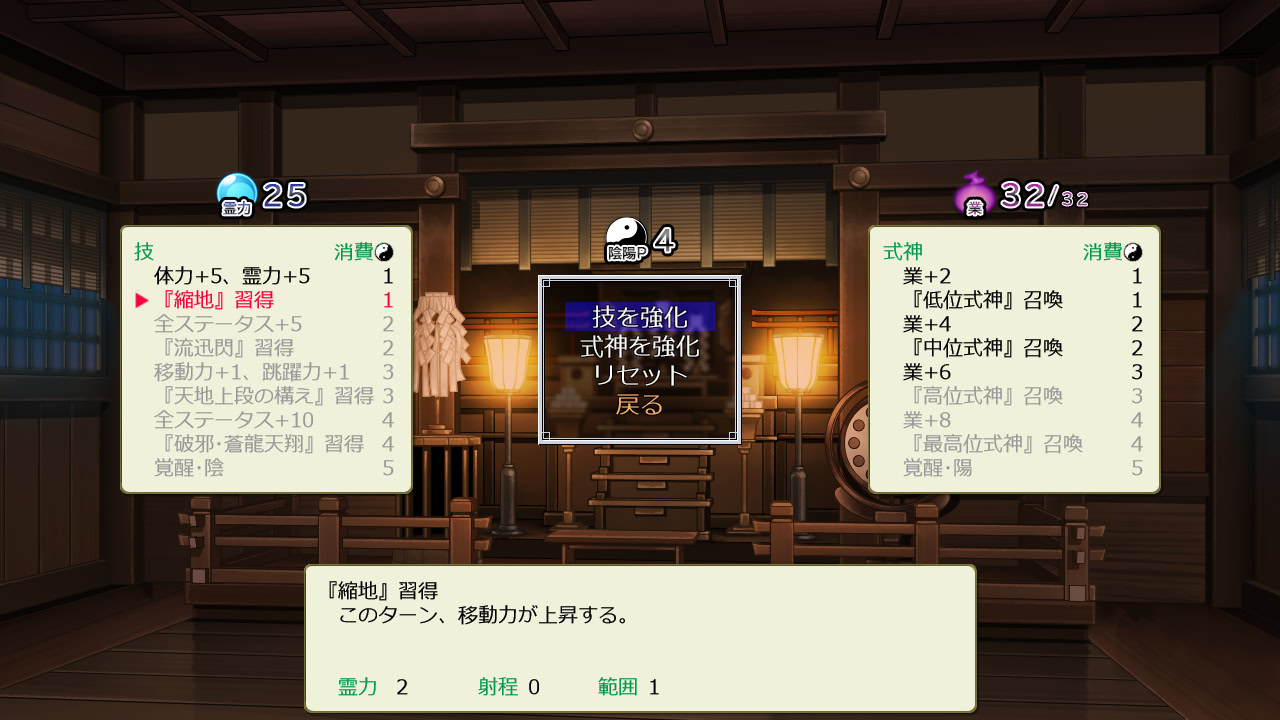
Task: Select 戻る to go back
Action: [639, 405]
